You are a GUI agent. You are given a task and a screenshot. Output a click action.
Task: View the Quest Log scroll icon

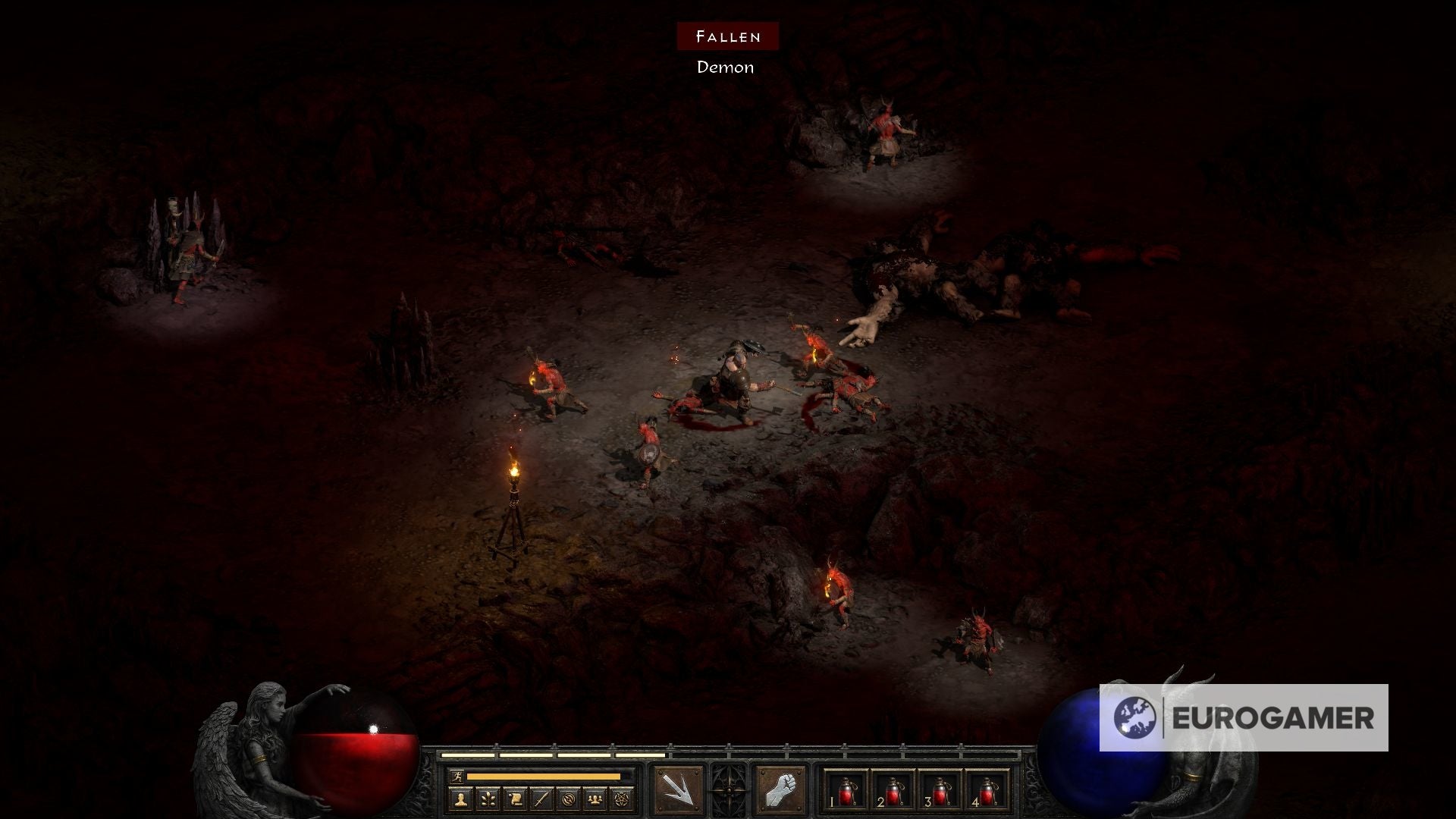[x=514, y=798]
